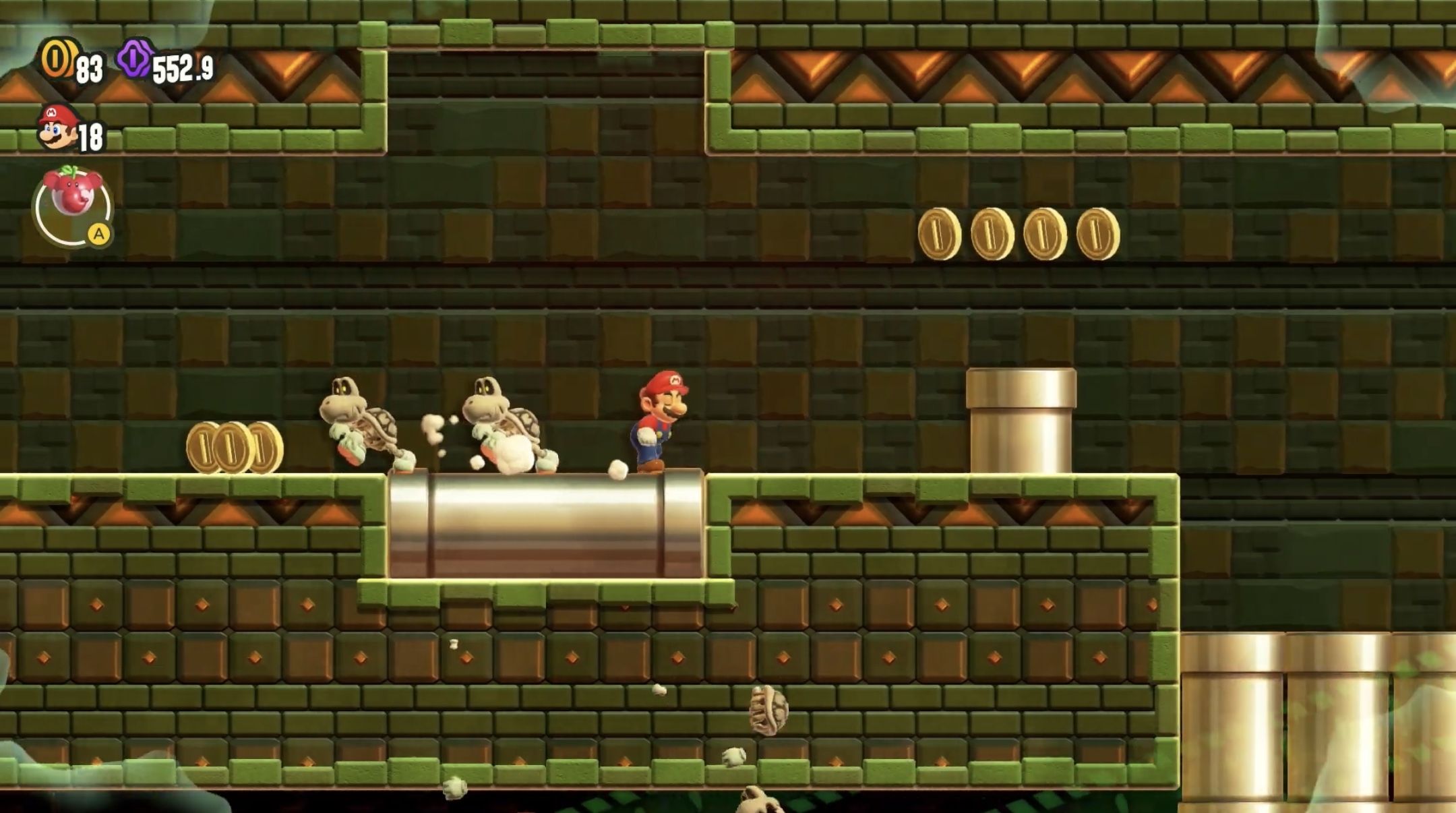Click the A button prompt icon
The image size is (1456, 813).
coord(100,235)
